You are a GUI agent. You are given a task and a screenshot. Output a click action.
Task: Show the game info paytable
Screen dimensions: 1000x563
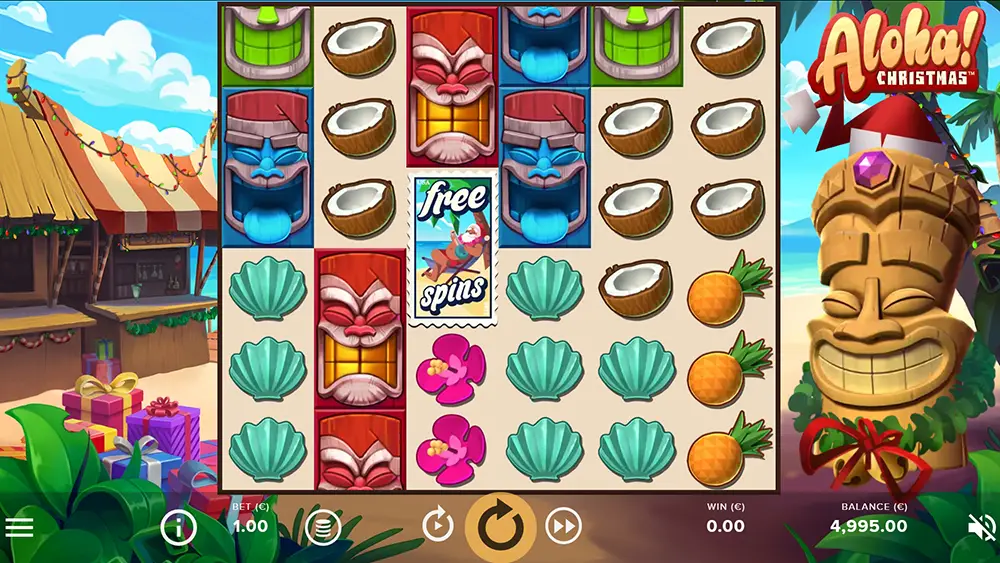178,527
